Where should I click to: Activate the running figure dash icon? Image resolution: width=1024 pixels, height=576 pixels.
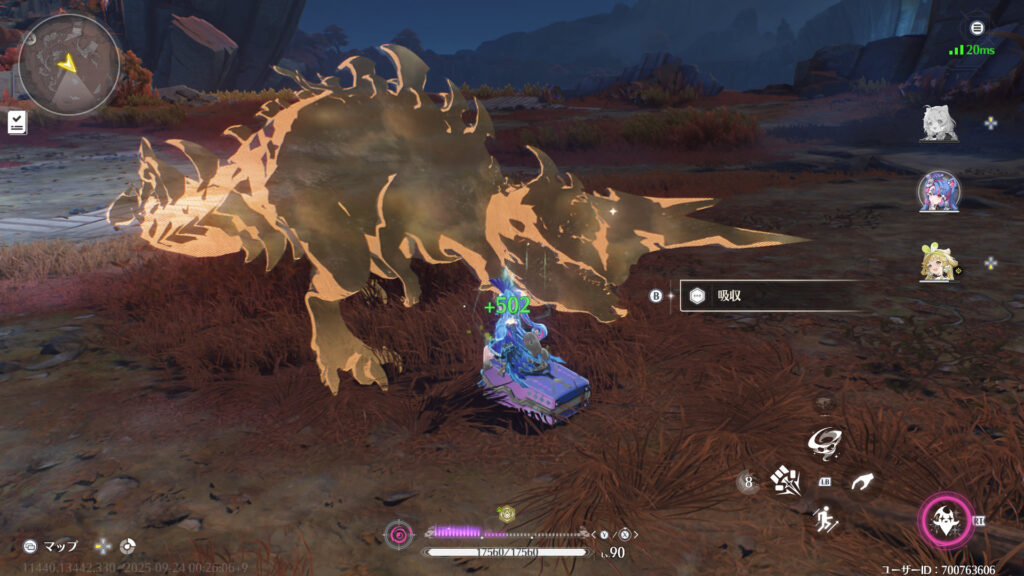[825, 518]
